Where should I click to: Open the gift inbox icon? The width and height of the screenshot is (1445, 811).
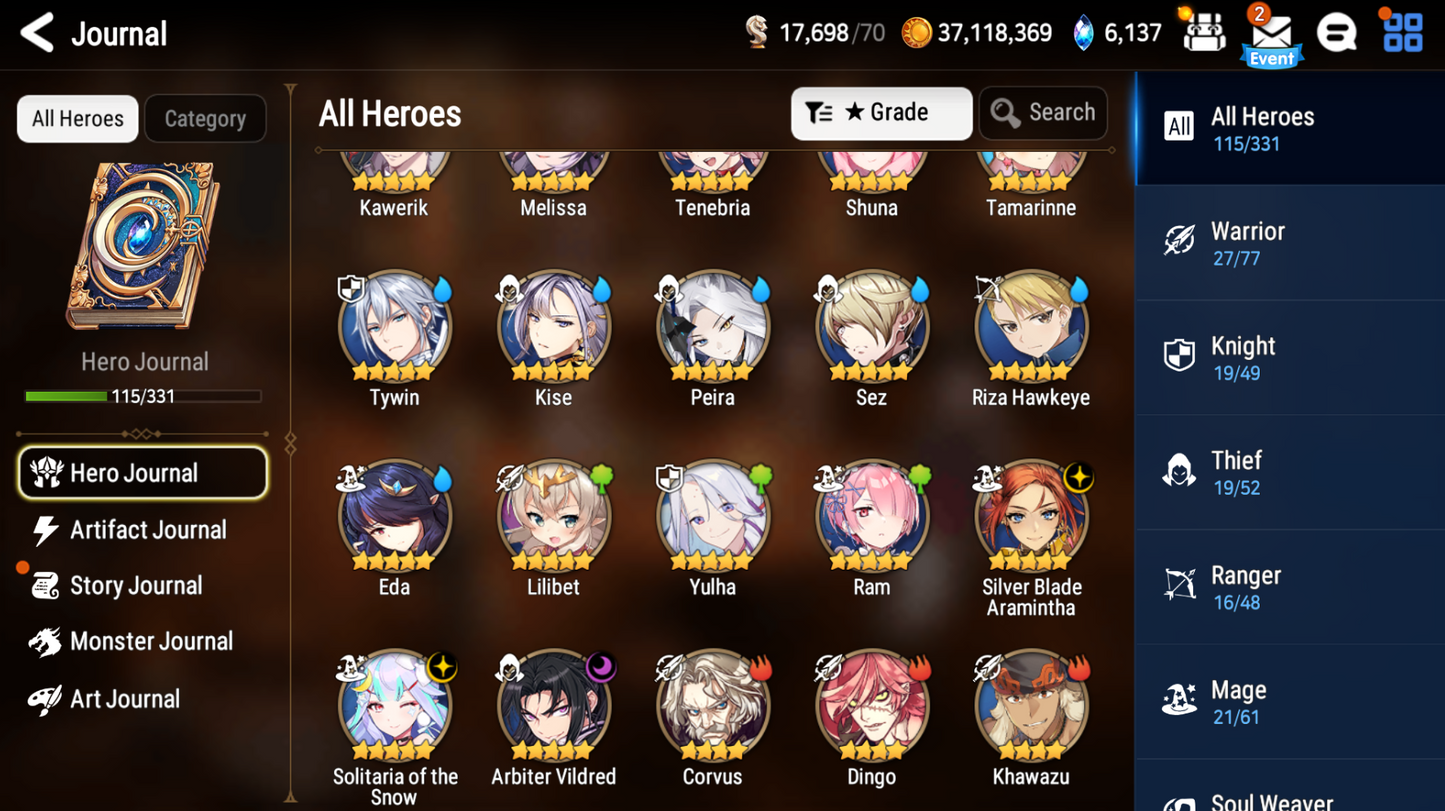tap(1203, 32)
